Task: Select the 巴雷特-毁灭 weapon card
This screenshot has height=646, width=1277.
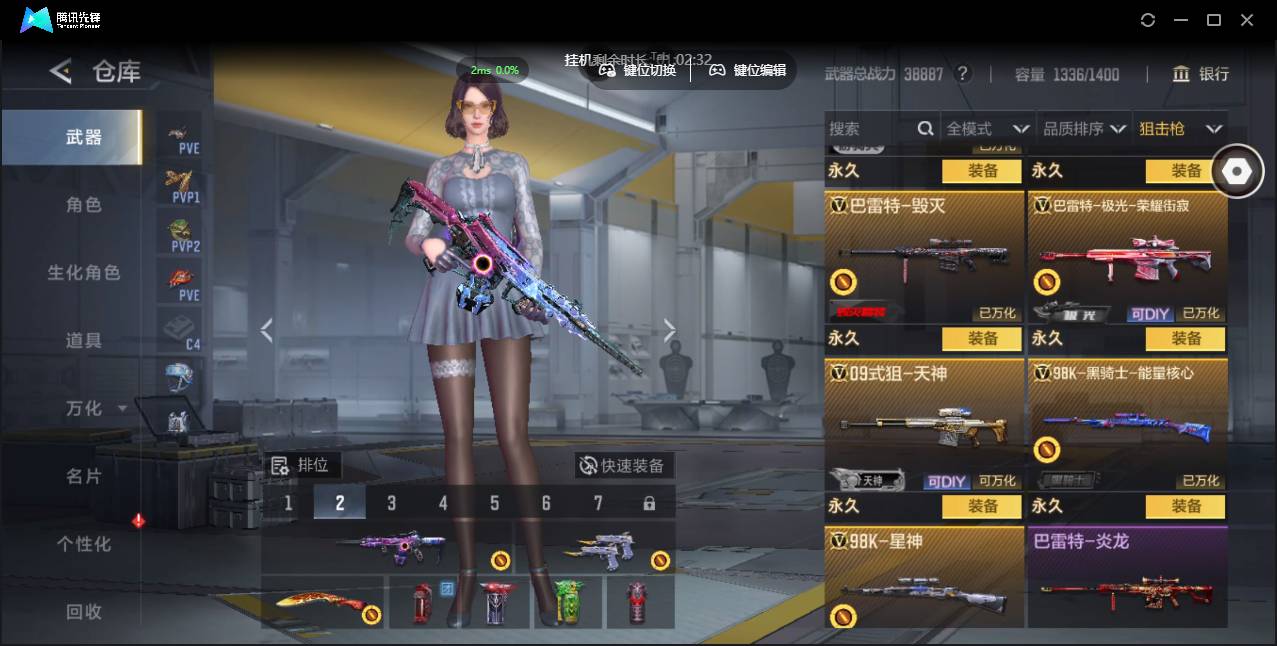Action: click(924, 257)
